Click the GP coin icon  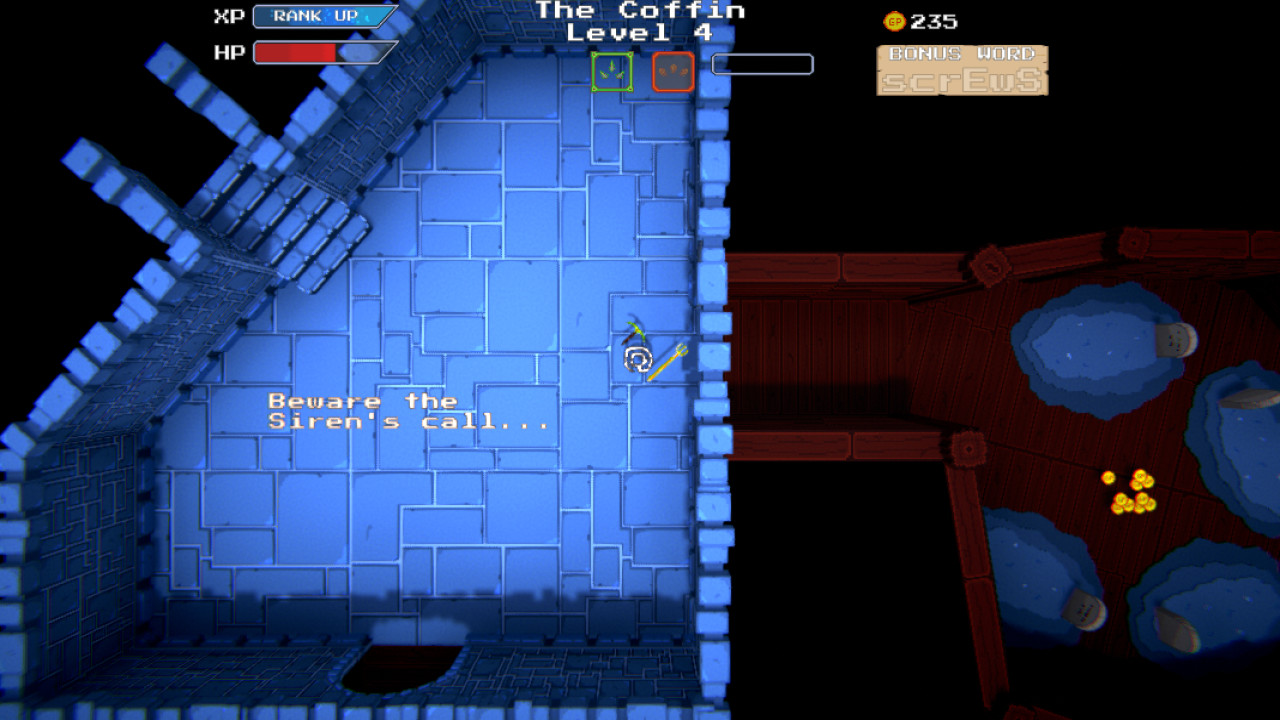(x=895, y=20)
